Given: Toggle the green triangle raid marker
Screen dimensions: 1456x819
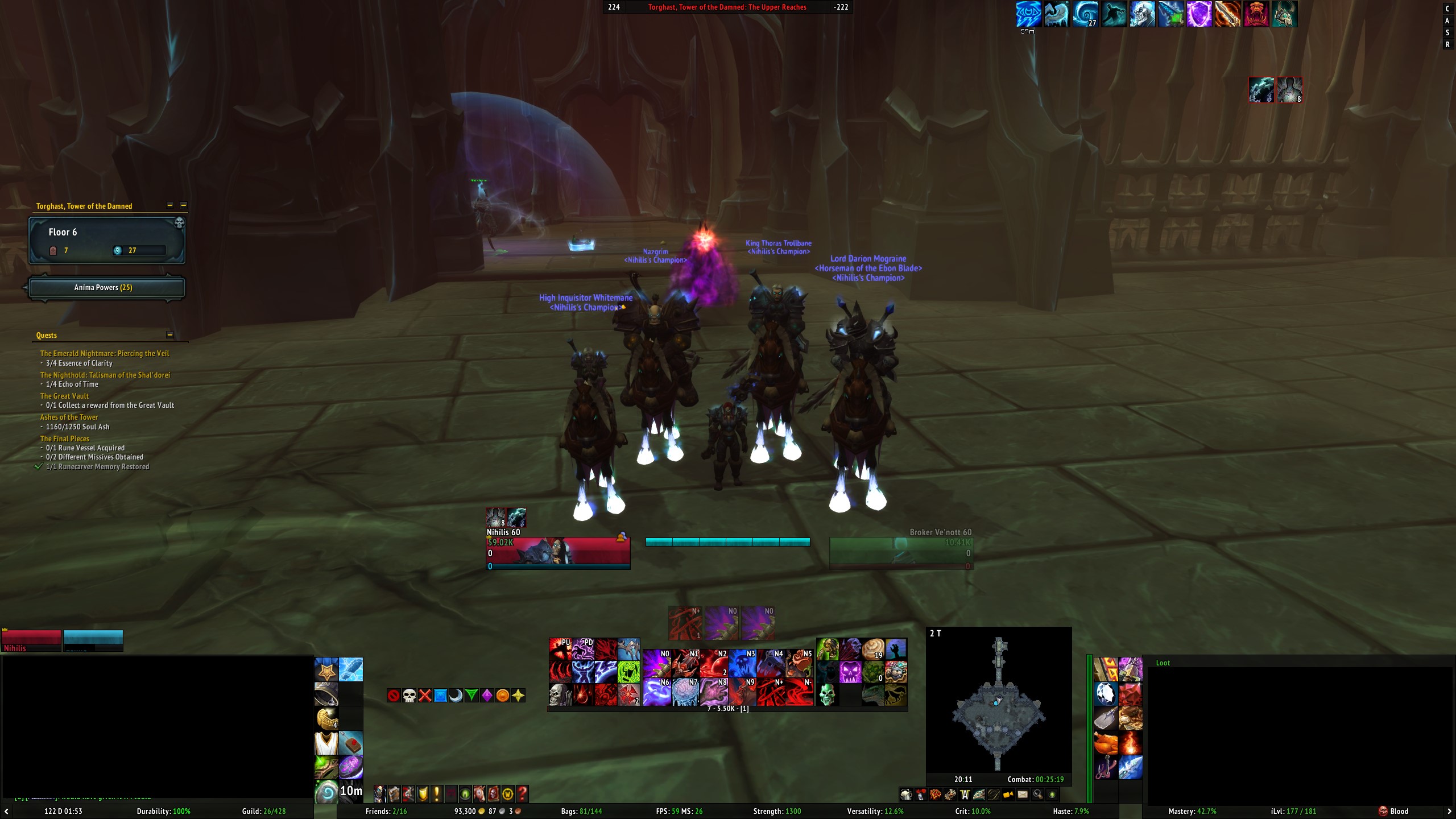Looking at the screenshot, I should (471, 694).
